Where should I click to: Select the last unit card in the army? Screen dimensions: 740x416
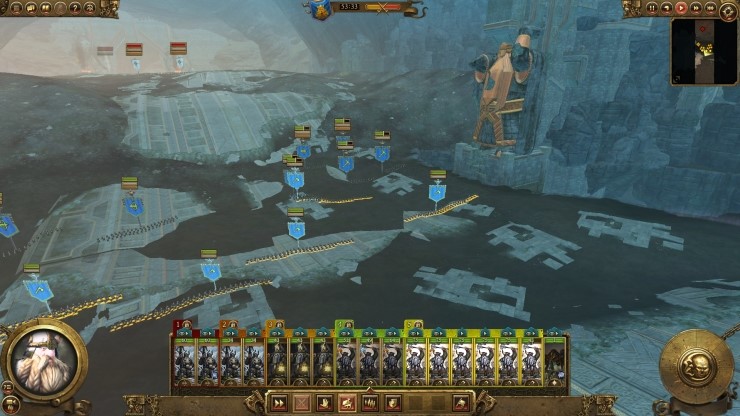pyautogui.click(x=556, y=361)
